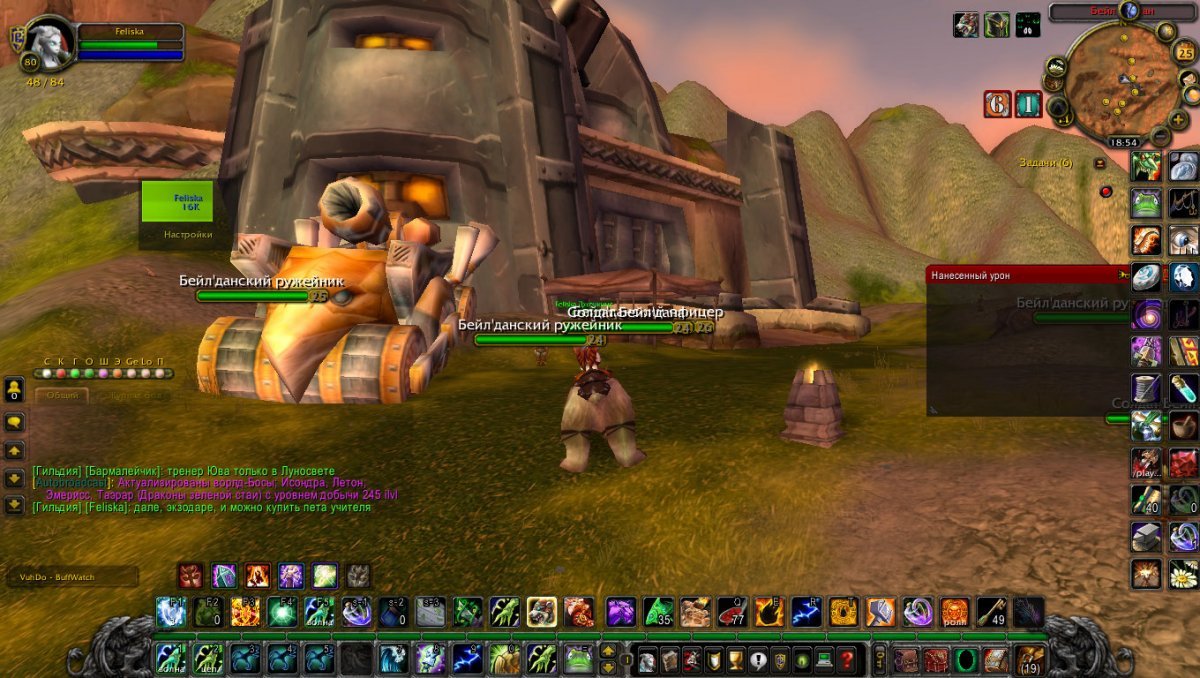Zoom in the minimap with plus button
Image resolution: width=1200 pixels, height=678 pixels.
coord(1178,119)
